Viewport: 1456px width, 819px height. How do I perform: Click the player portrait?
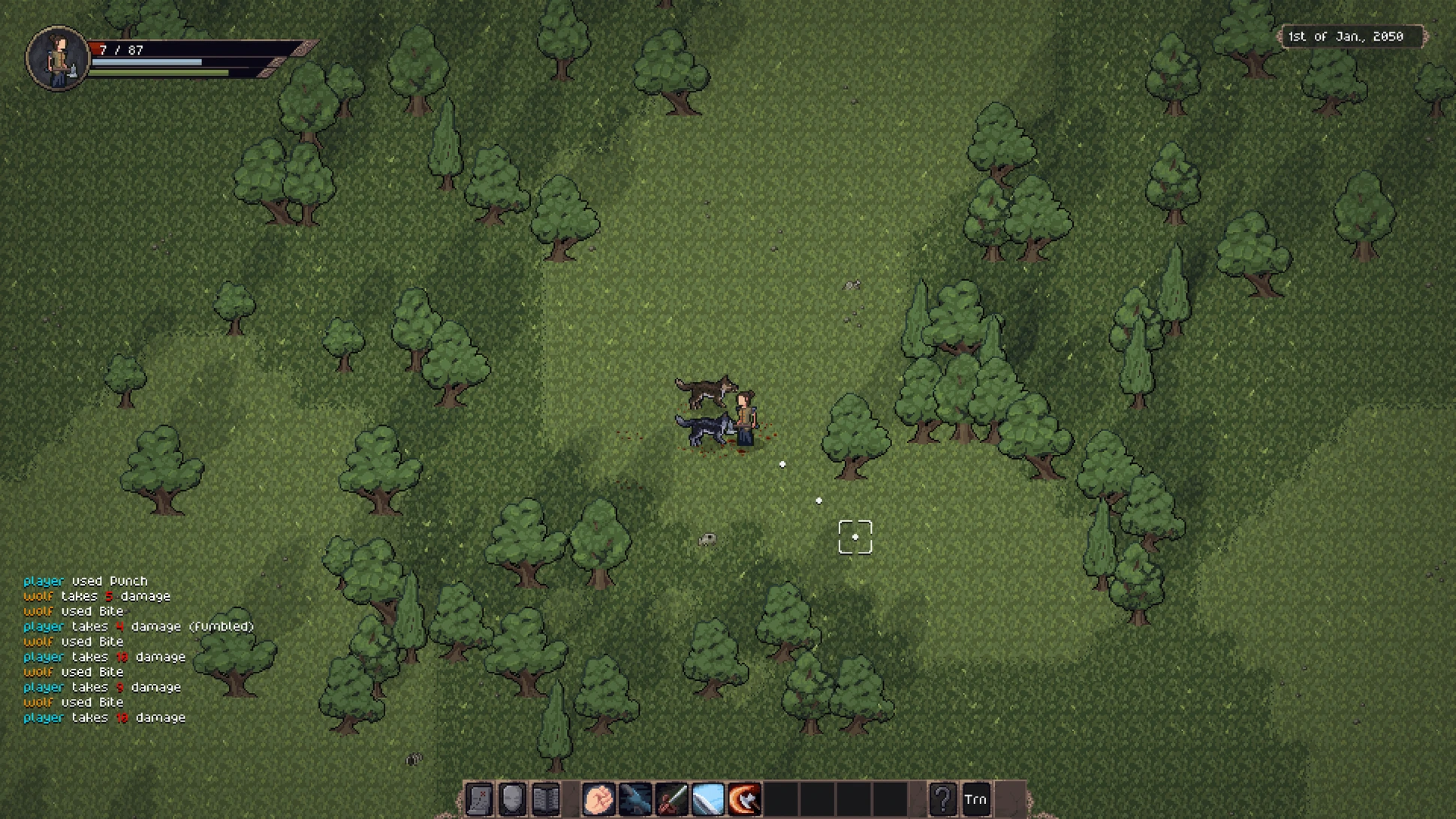(x=58, y=59)
